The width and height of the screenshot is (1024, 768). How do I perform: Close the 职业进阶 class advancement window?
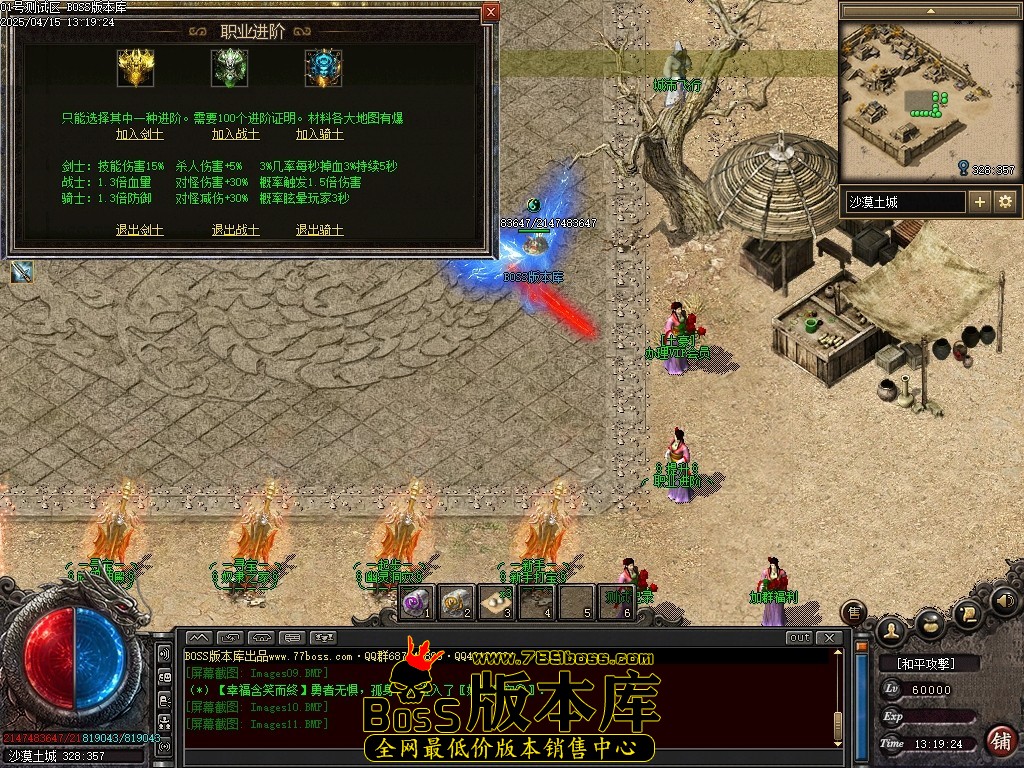click(x=490, y=13)
